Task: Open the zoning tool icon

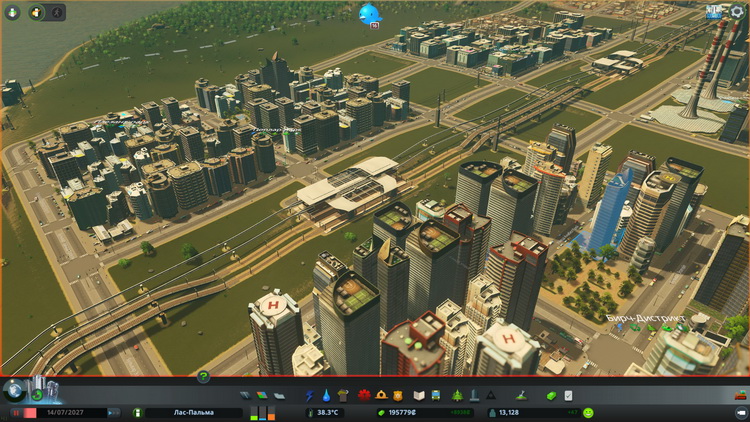Action: pos(261,396)
